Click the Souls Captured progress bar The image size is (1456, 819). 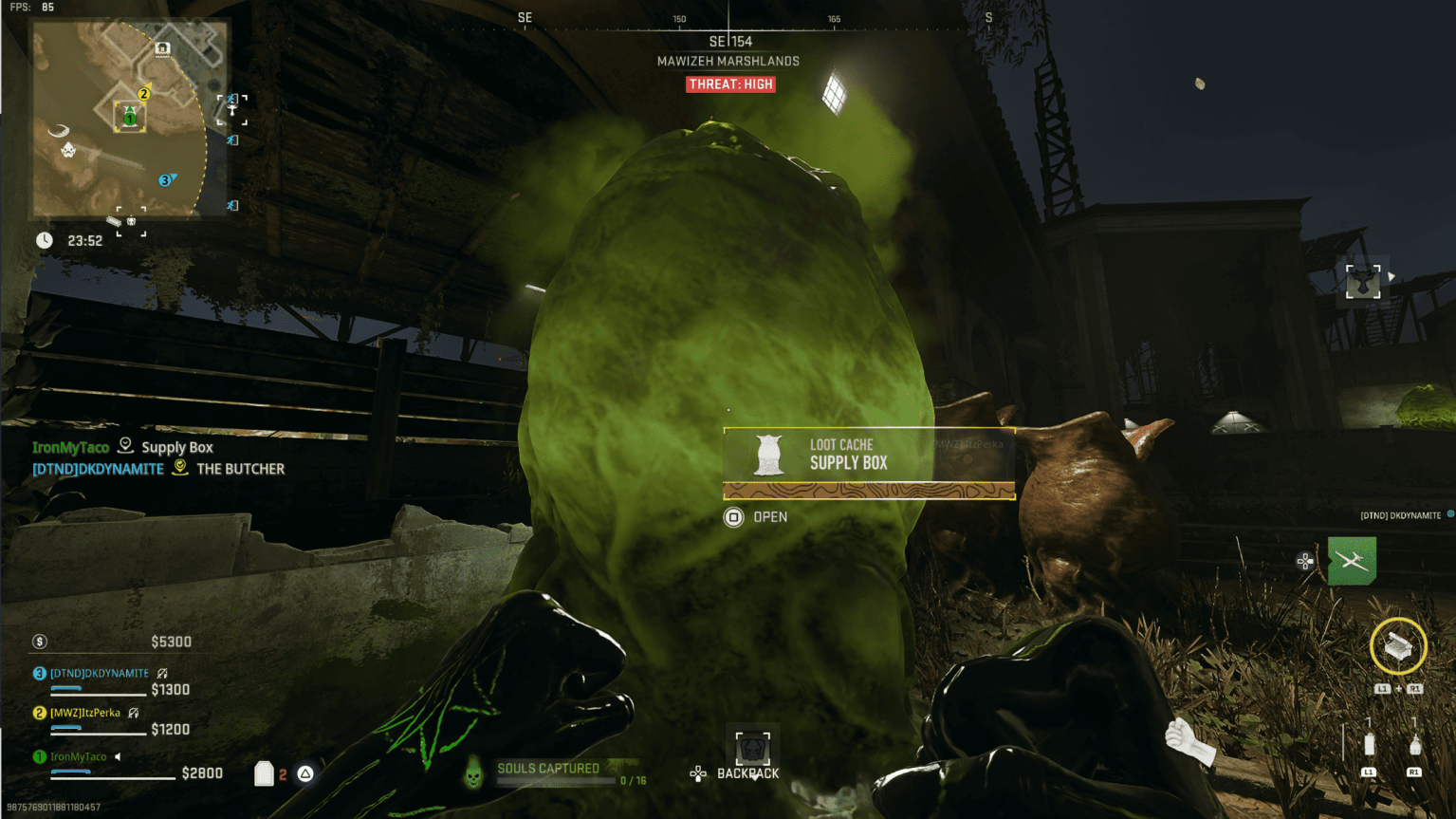558,780
